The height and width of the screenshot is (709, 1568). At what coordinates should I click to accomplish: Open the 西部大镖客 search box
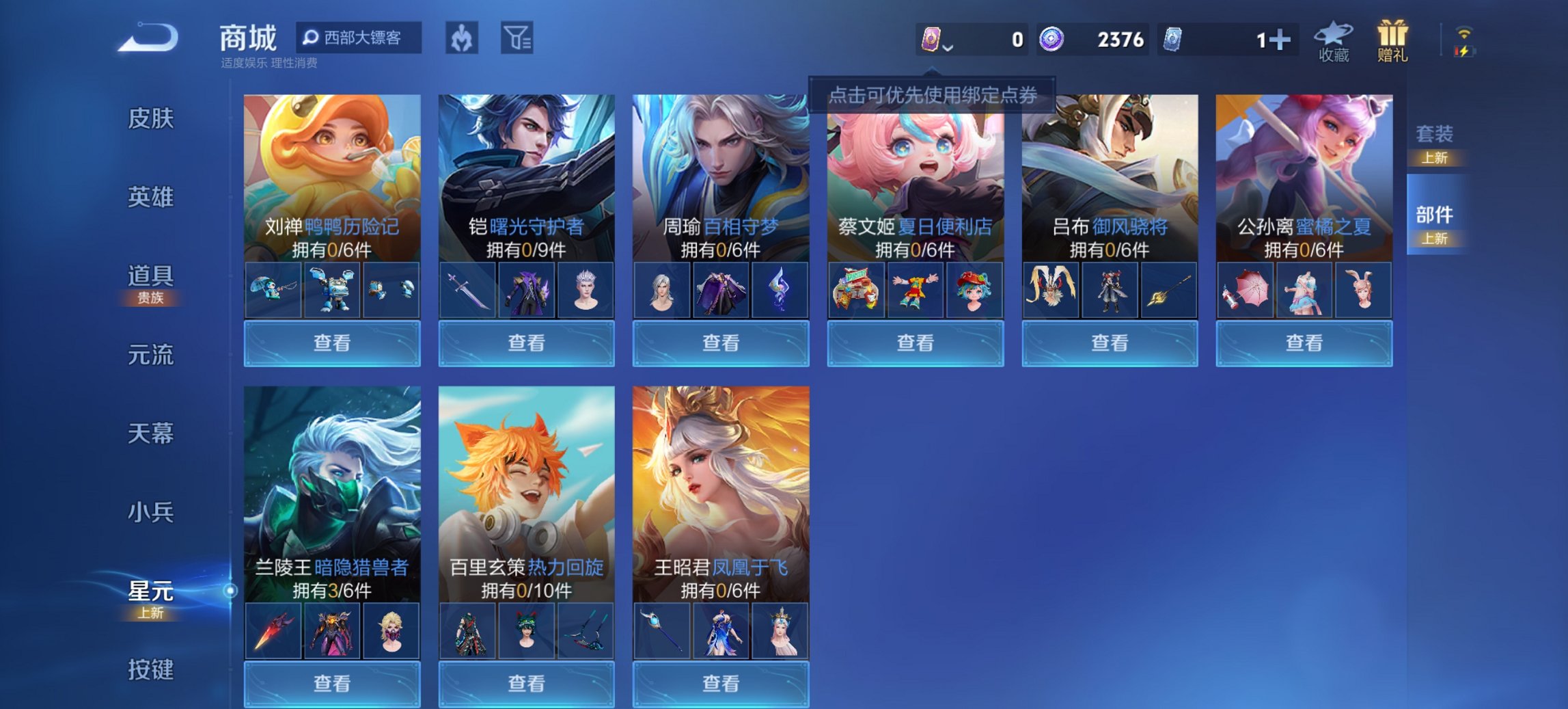coord(358,39)
